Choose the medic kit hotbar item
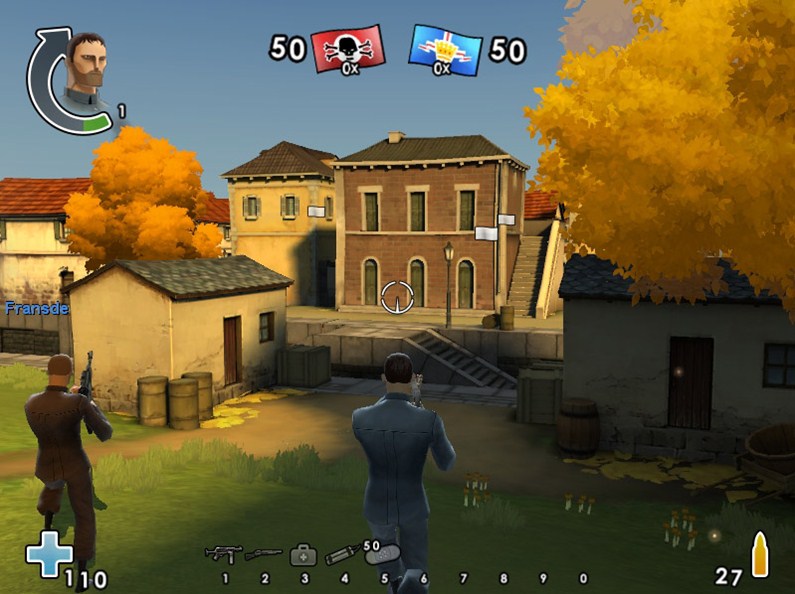This screenshot has height=594, width=795. (x=303, y=554)
